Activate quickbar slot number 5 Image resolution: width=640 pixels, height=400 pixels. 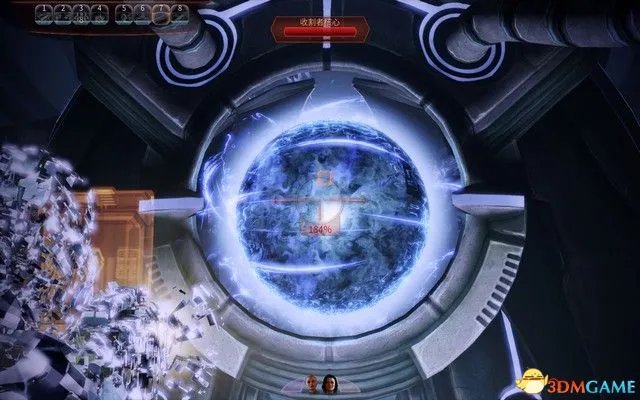pos(124,15)
